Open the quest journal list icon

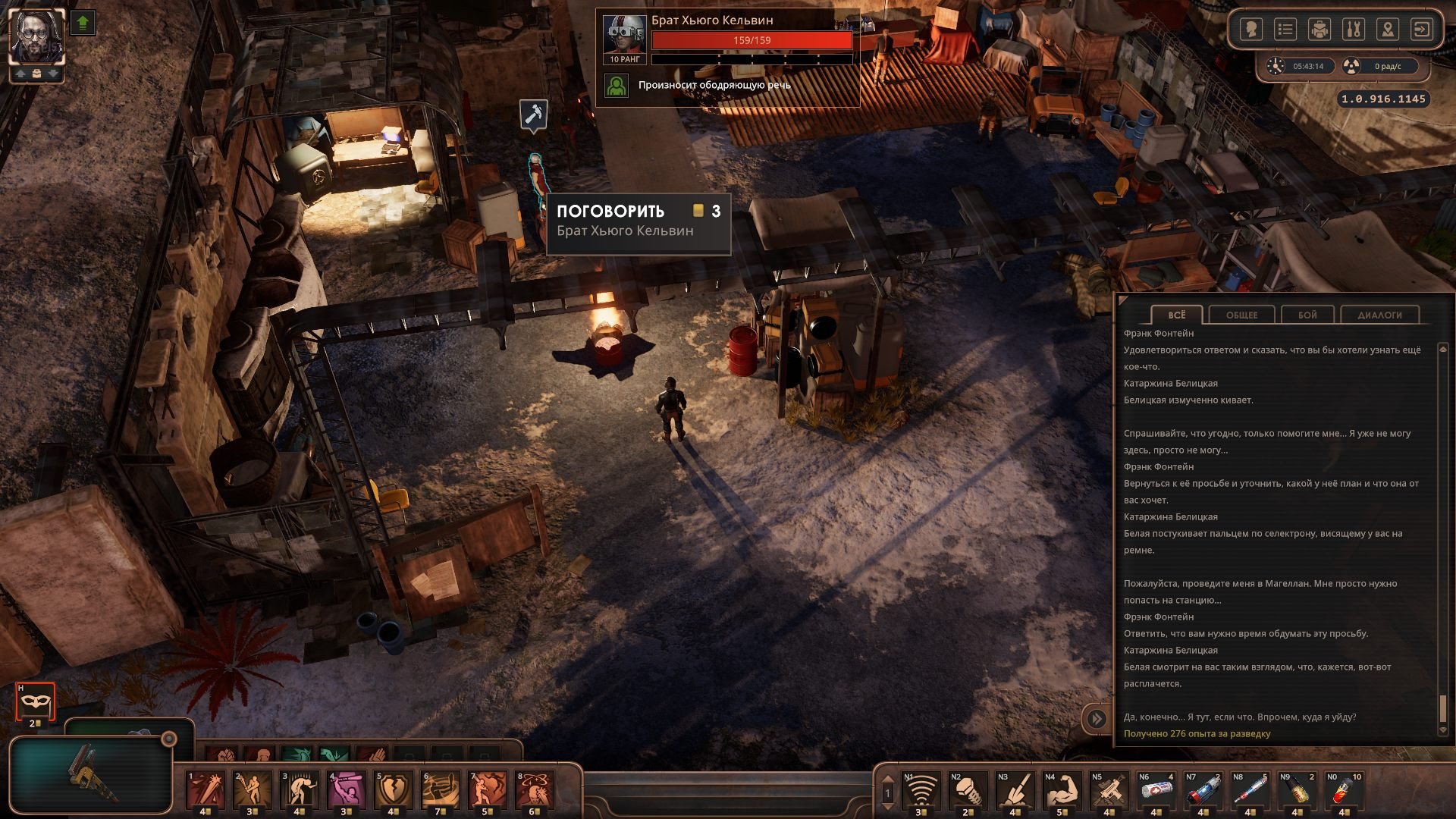click(1285, 30)
